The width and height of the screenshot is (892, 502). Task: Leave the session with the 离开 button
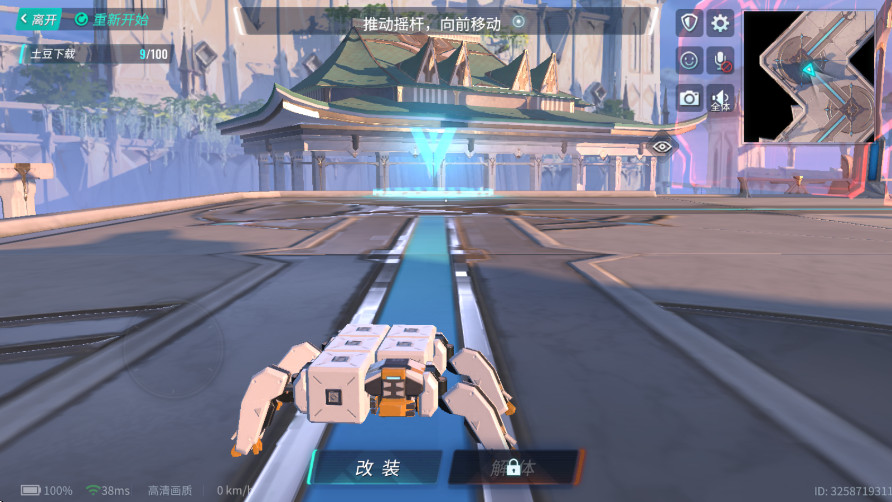[40, 19]
